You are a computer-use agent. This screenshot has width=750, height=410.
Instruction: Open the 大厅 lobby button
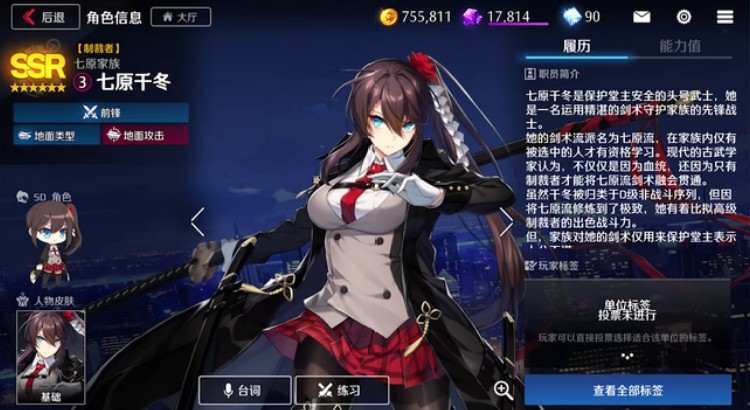pos(180,16)
